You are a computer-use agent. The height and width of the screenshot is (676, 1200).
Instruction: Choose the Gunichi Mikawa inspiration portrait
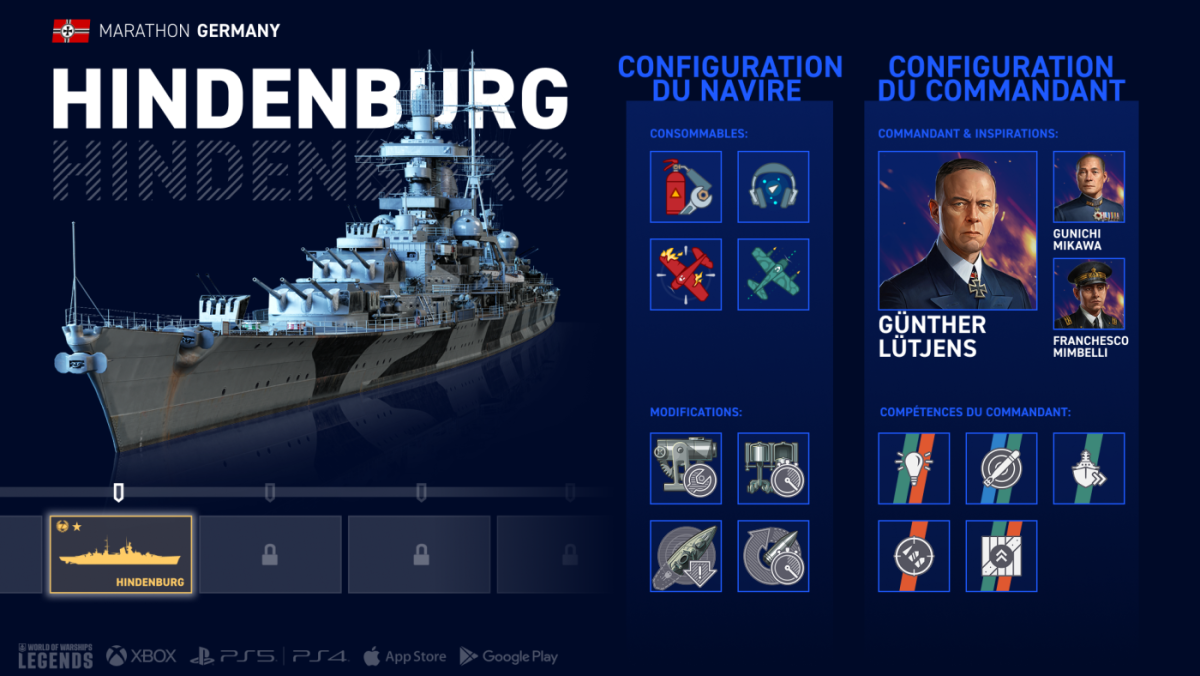1089,187
